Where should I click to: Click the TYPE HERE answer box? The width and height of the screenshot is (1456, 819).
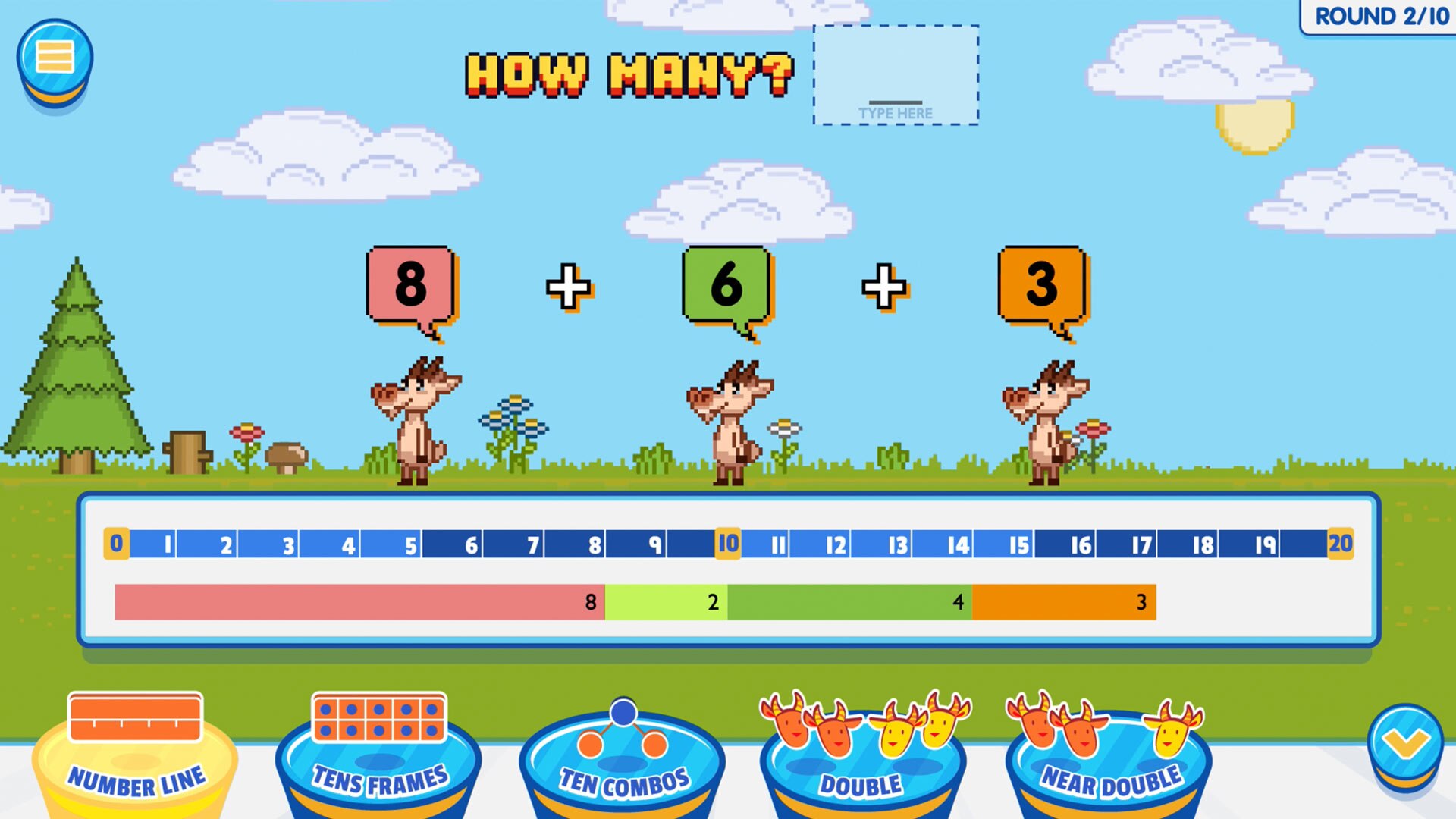coord(895,76)
